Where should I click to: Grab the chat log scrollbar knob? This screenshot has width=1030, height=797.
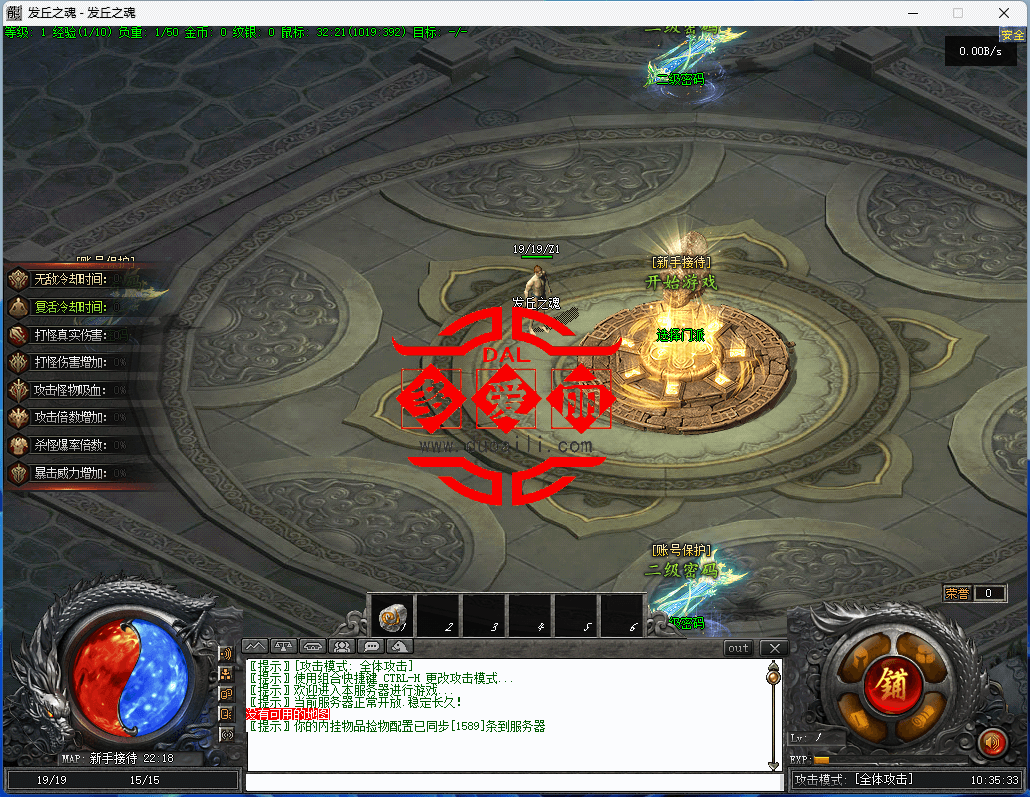point(773,678)
